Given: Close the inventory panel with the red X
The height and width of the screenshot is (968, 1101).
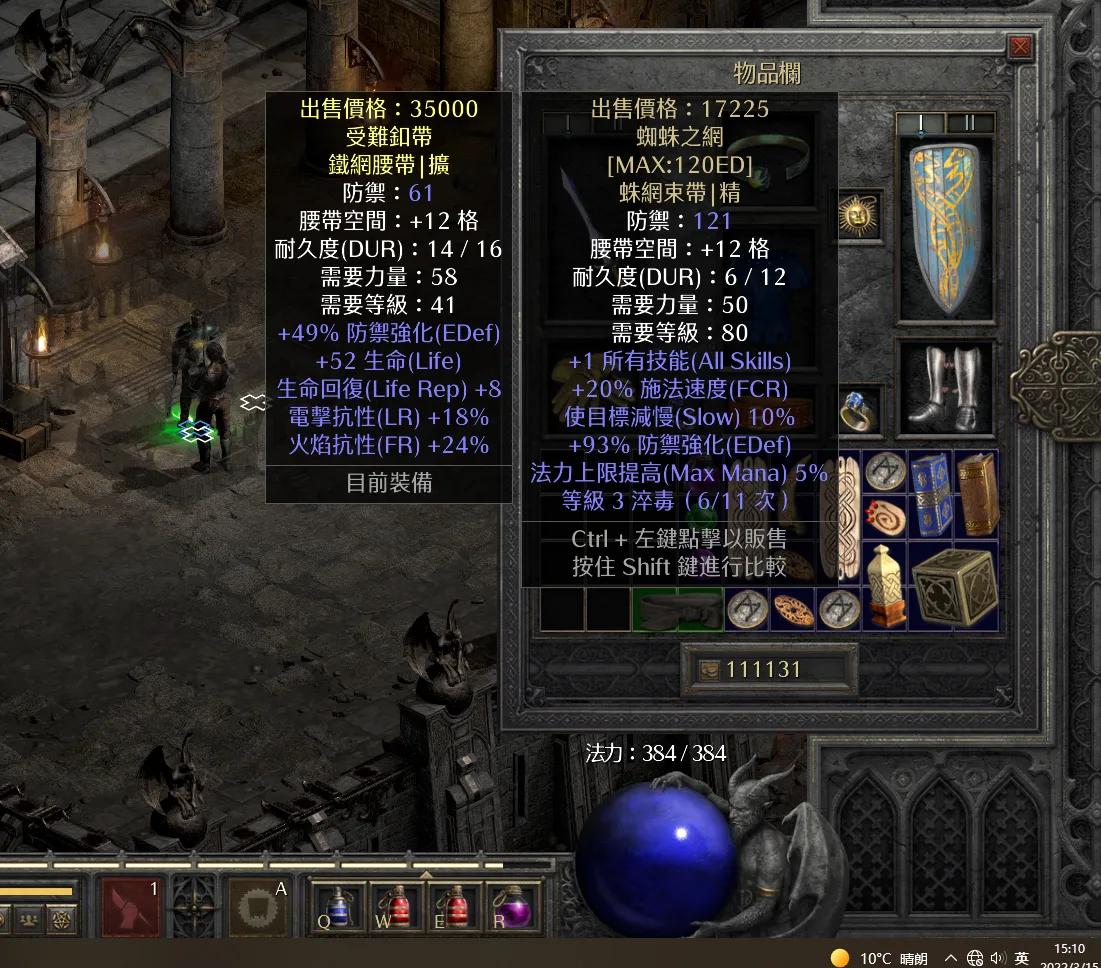Looking at the screenshot, I should pyautogui.click(x=1020, y=46).
